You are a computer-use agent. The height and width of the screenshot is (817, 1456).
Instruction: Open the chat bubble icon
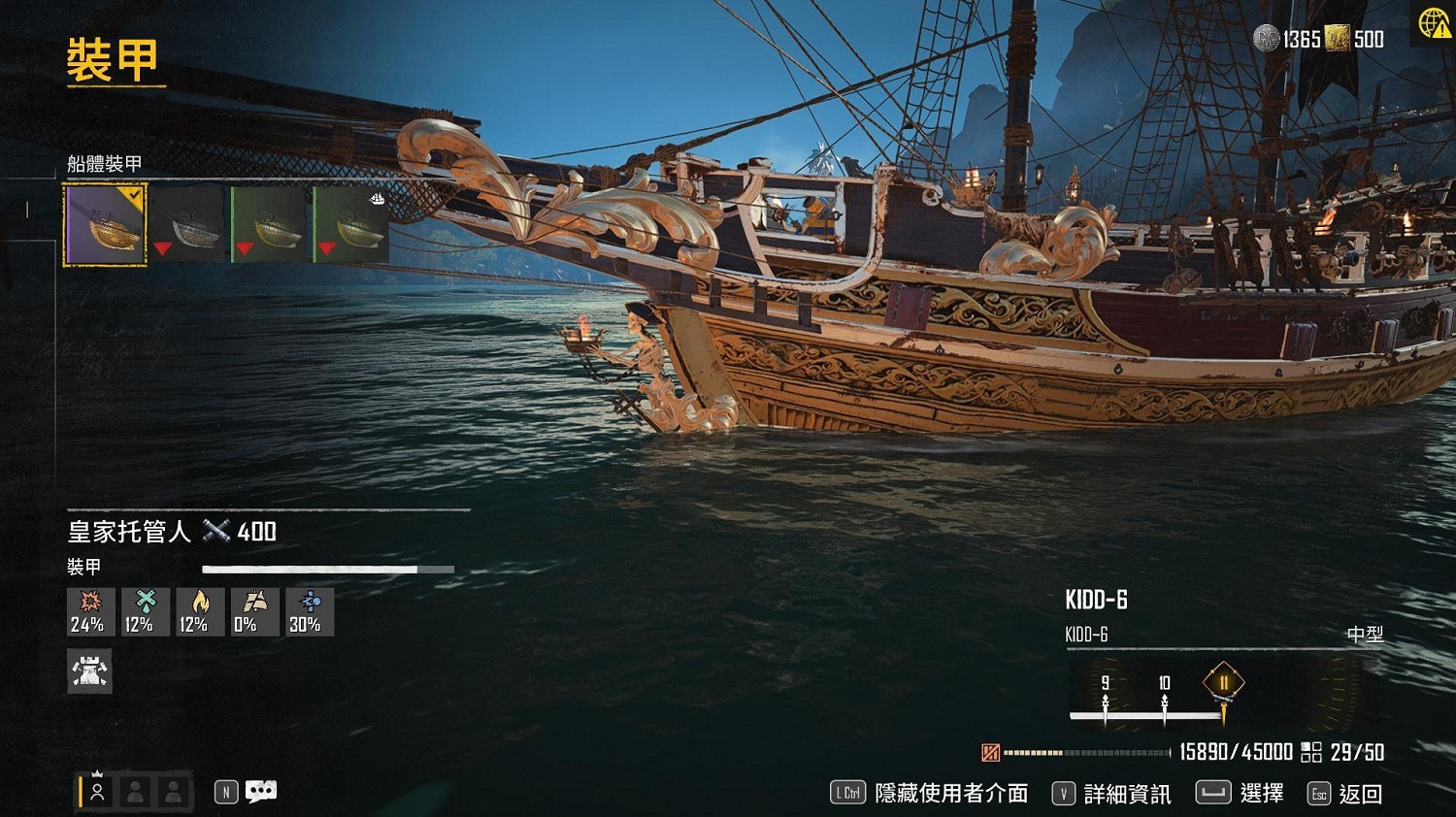click(261, 791)
